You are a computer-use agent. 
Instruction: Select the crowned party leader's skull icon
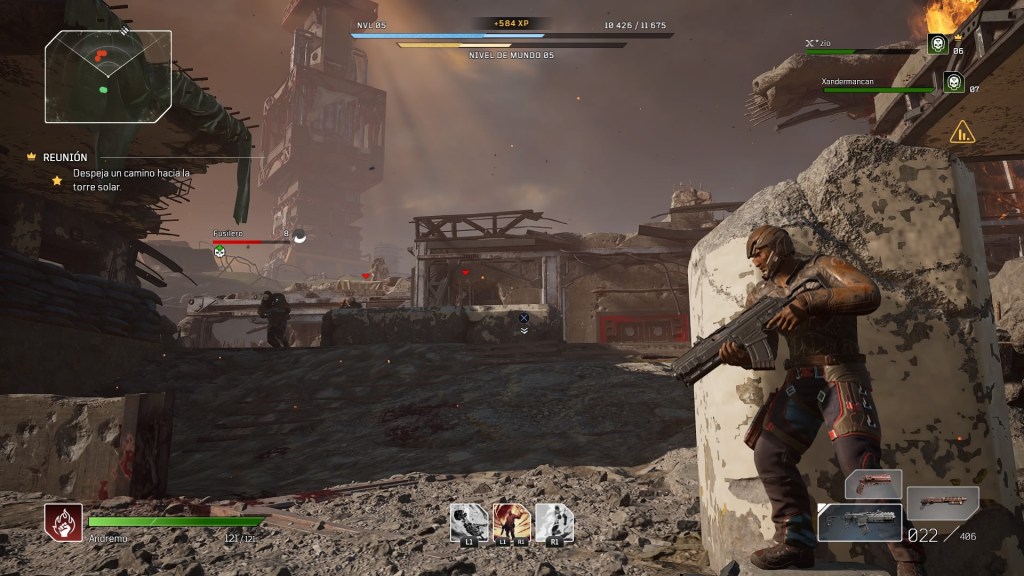[937, 44]
